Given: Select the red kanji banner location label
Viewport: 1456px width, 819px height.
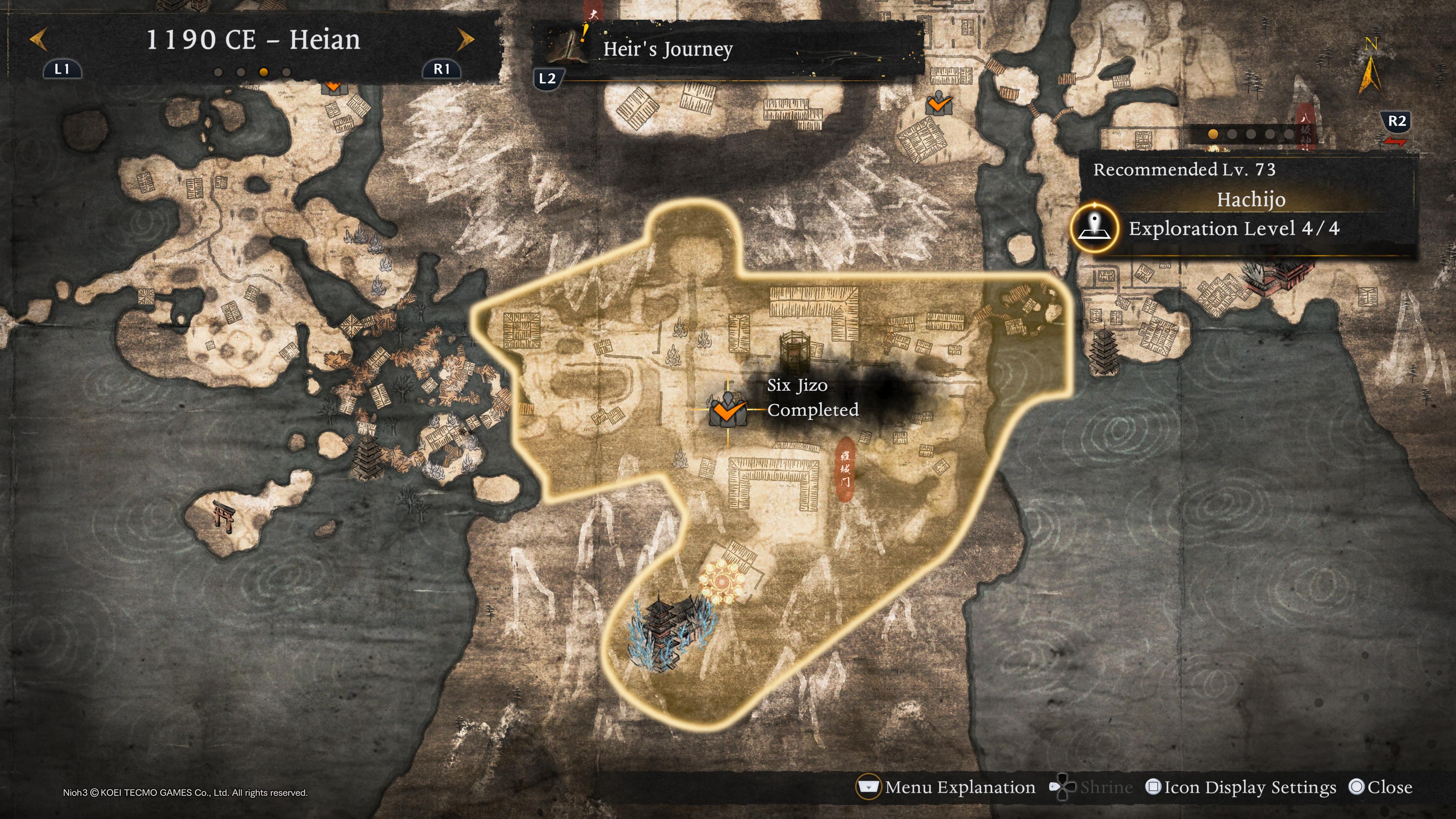Looking at the screenshot, I should [844, 469].
